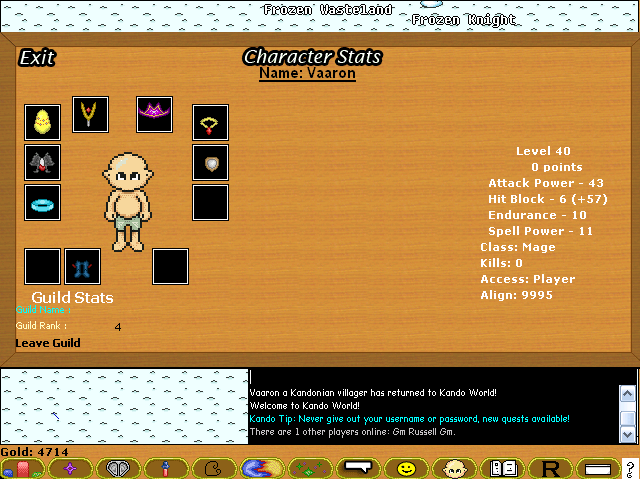Click the purple crown helmet slot
Viewport: 640px width, 479px height.
pyautogui.click(x=155, y=114)
